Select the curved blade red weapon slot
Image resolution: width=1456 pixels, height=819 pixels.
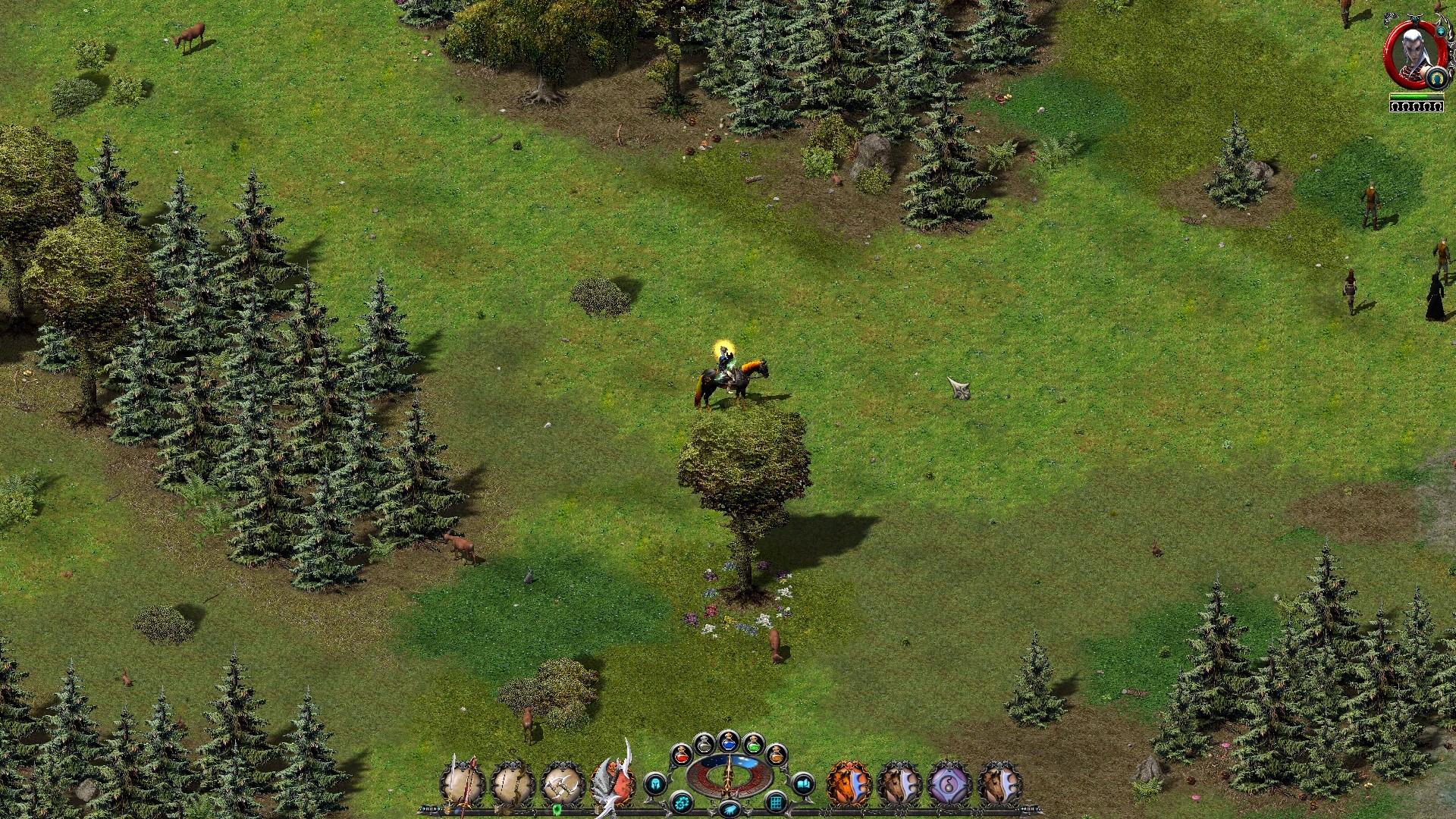tap(613, 783)
